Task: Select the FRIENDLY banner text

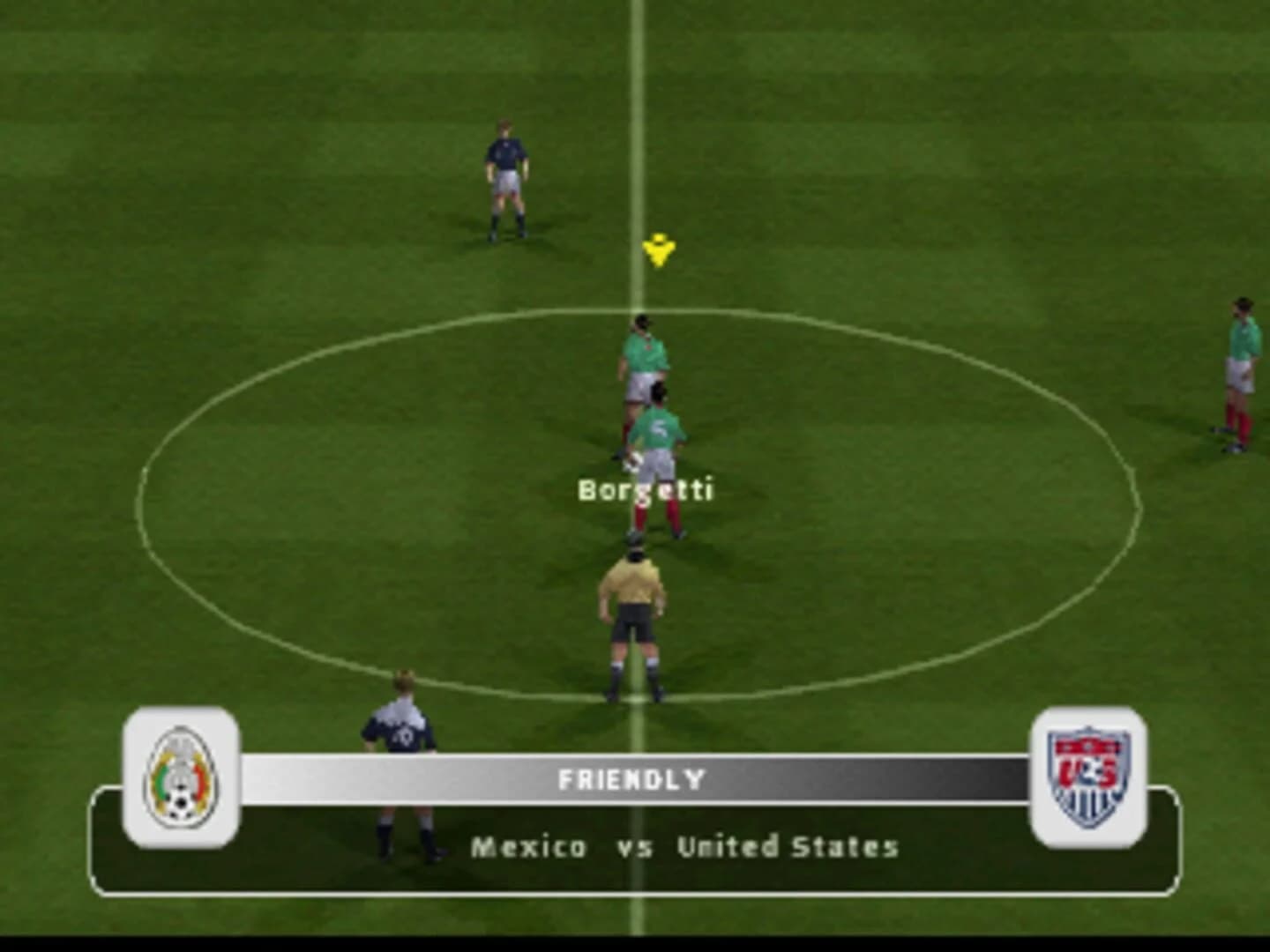Action: [x=631, y=779]
